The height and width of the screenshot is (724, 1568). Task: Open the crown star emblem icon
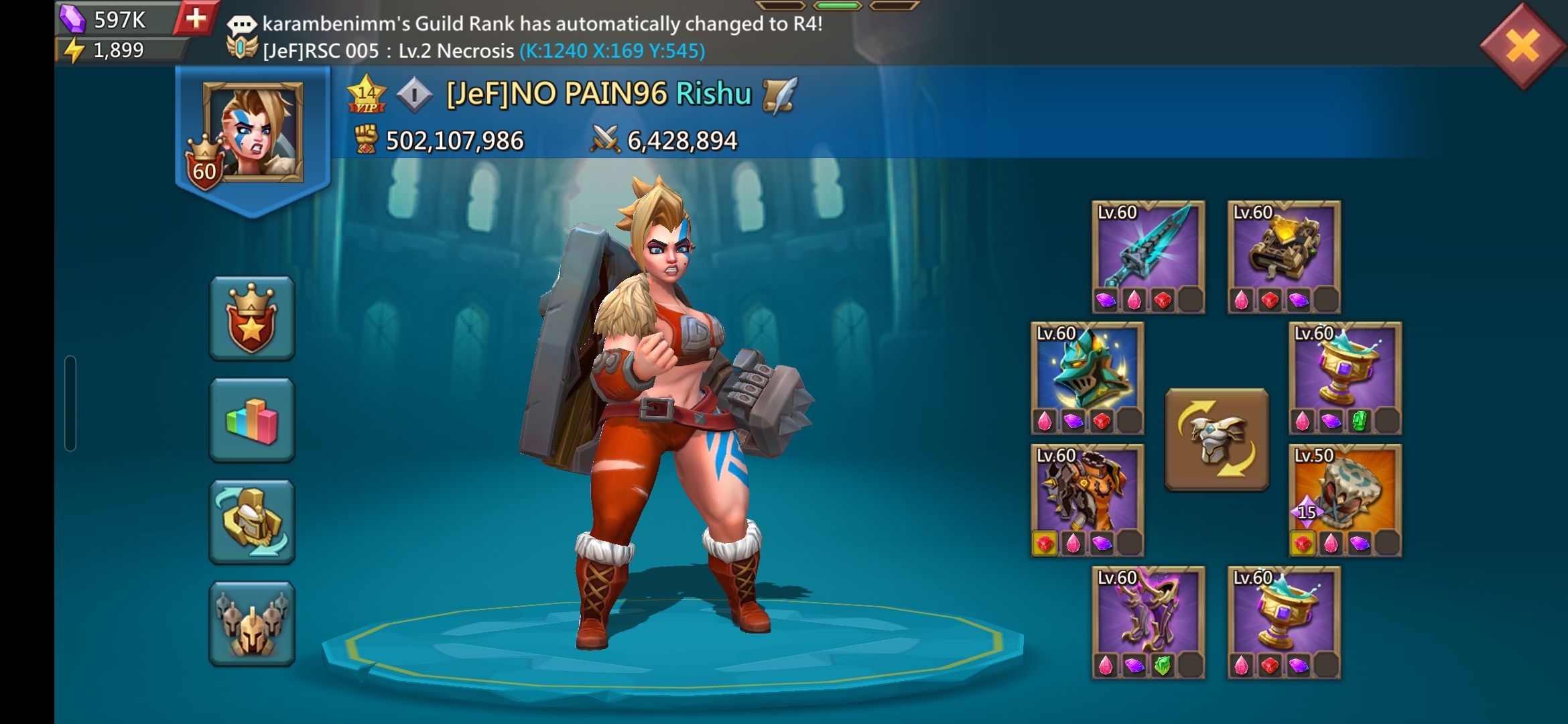click(251, 320)
